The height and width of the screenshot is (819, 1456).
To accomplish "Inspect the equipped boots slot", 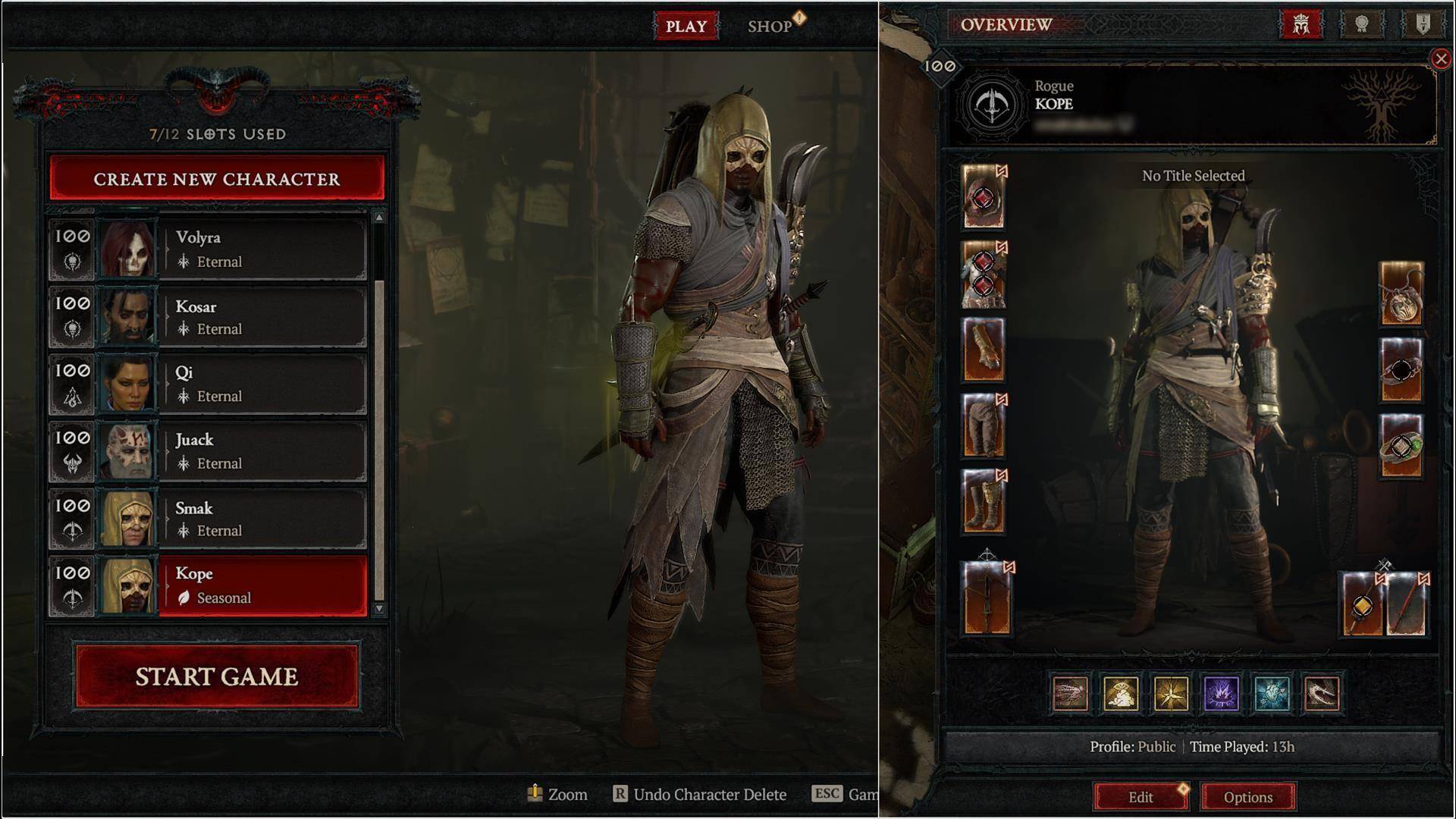I will 984,501.
